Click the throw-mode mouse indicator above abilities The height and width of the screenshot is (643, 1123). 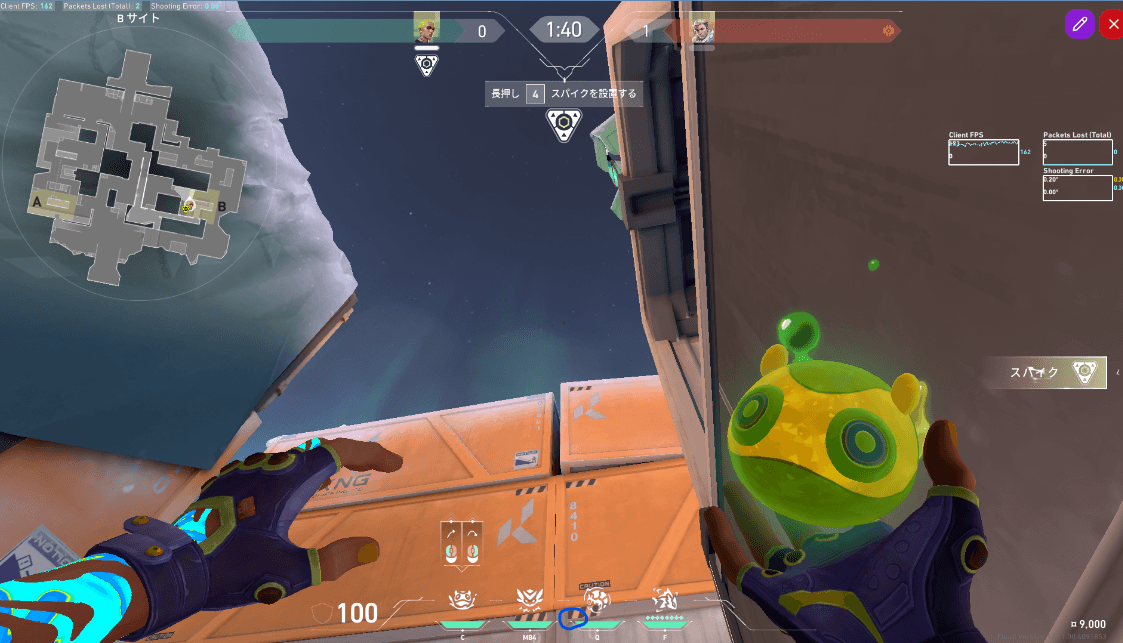coord(461,543)
